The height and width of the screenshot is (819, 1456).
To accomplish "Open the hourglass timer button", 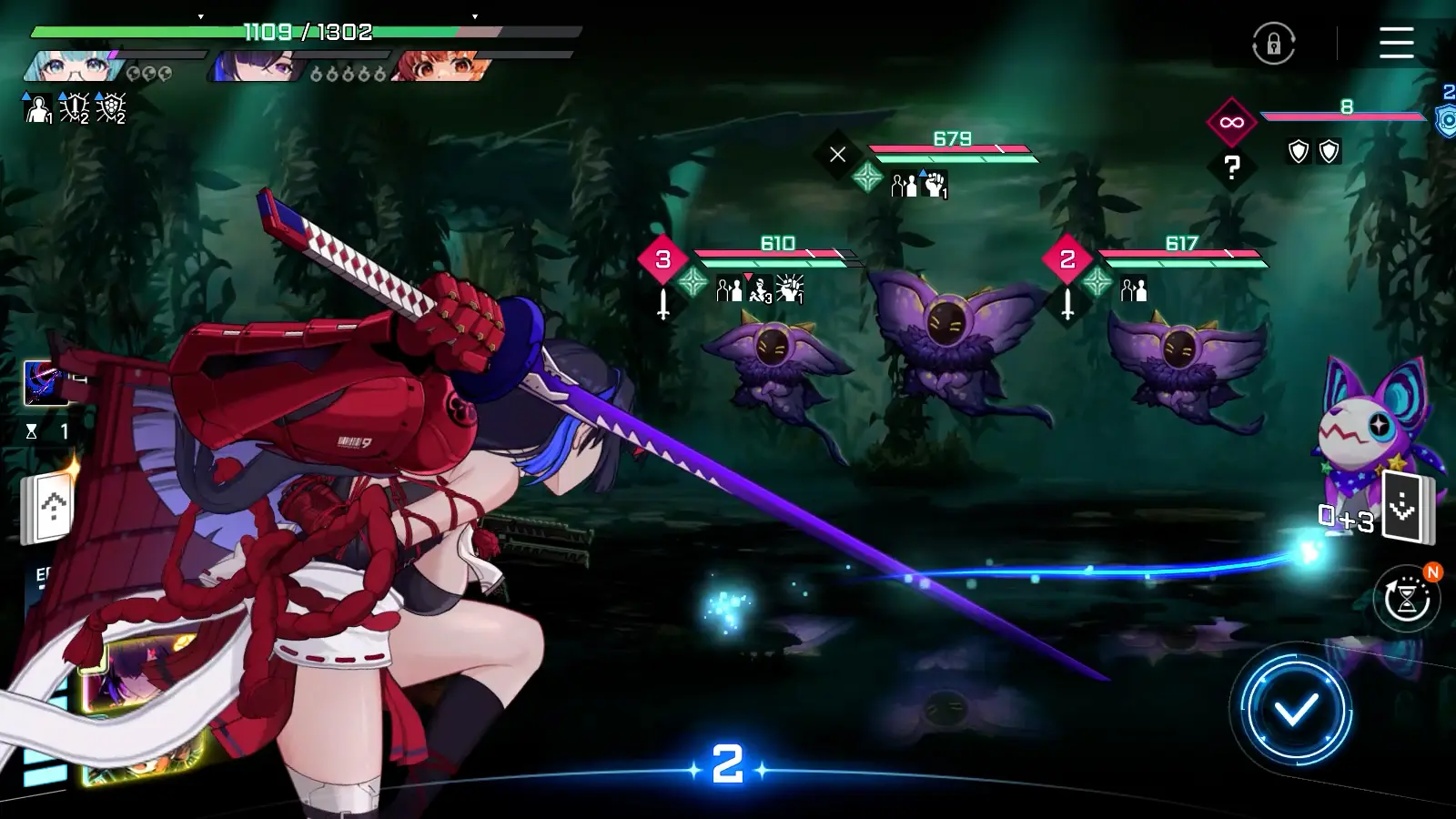I will 1407,599.
